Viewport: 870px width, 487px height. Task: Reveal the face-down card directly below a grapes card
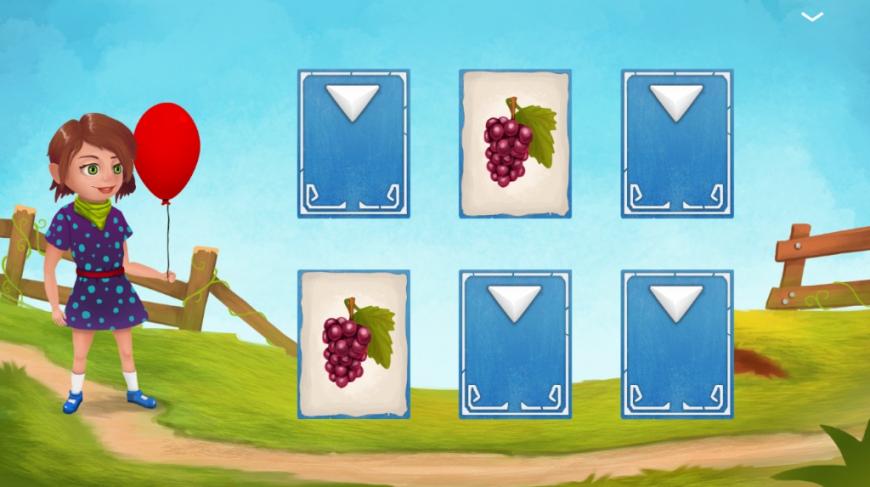tap(515, 344)
